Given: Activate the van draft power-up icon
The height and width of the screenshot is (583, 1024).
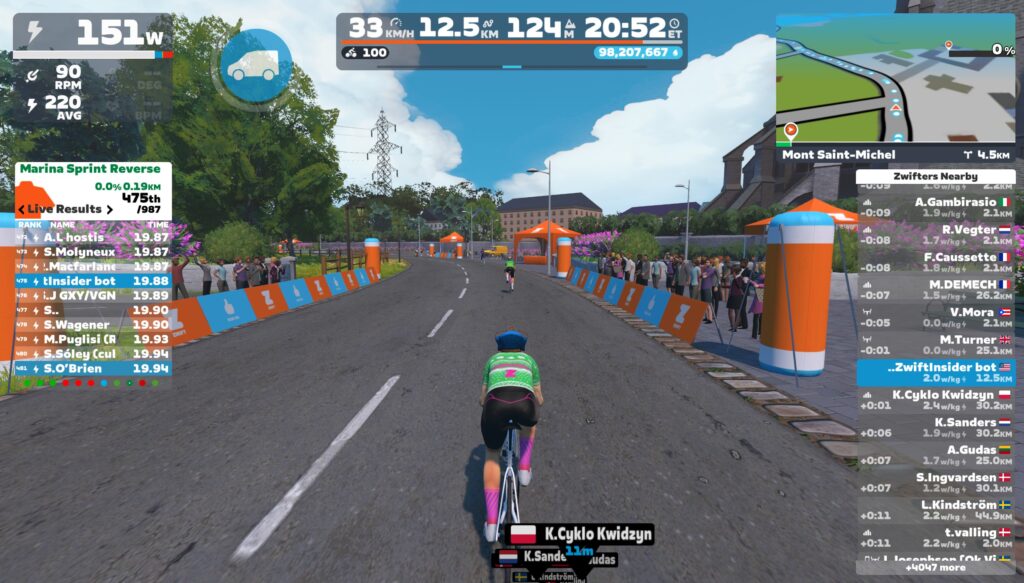Looking at the screenshot, I should click(255, 66).
